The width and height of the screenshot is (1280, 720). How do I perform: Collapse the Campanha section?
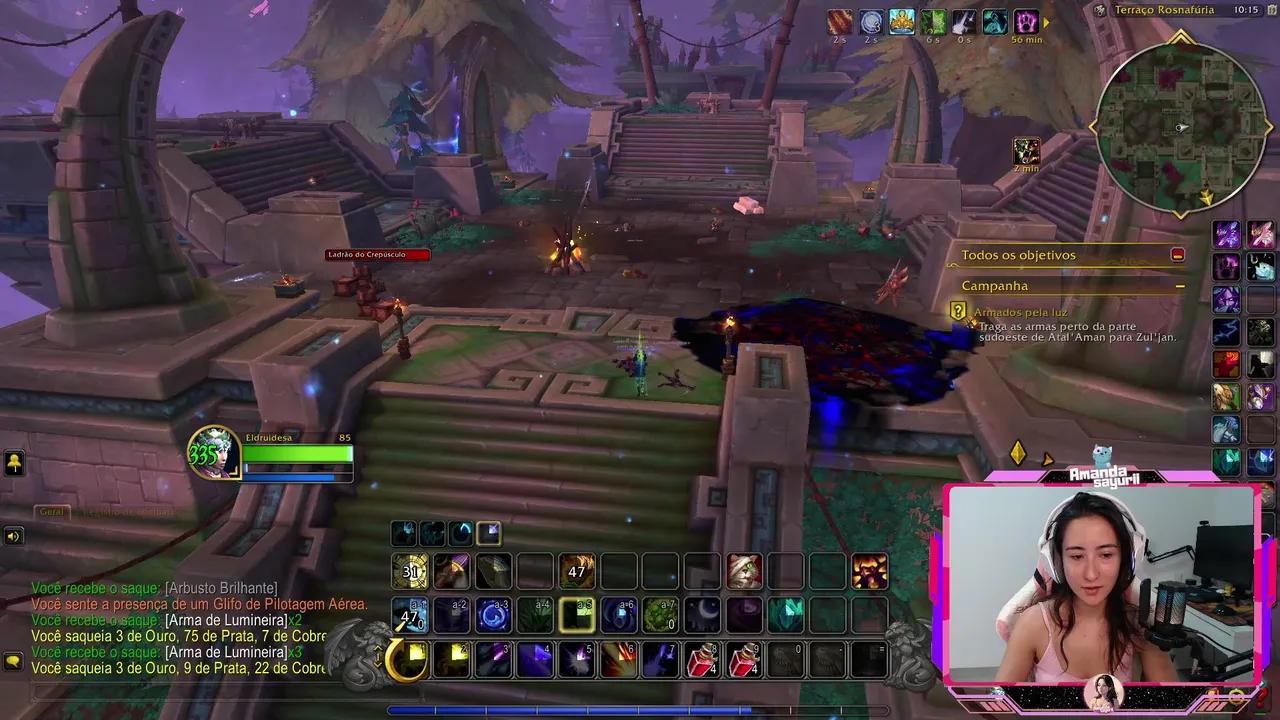pos(1180,285)
